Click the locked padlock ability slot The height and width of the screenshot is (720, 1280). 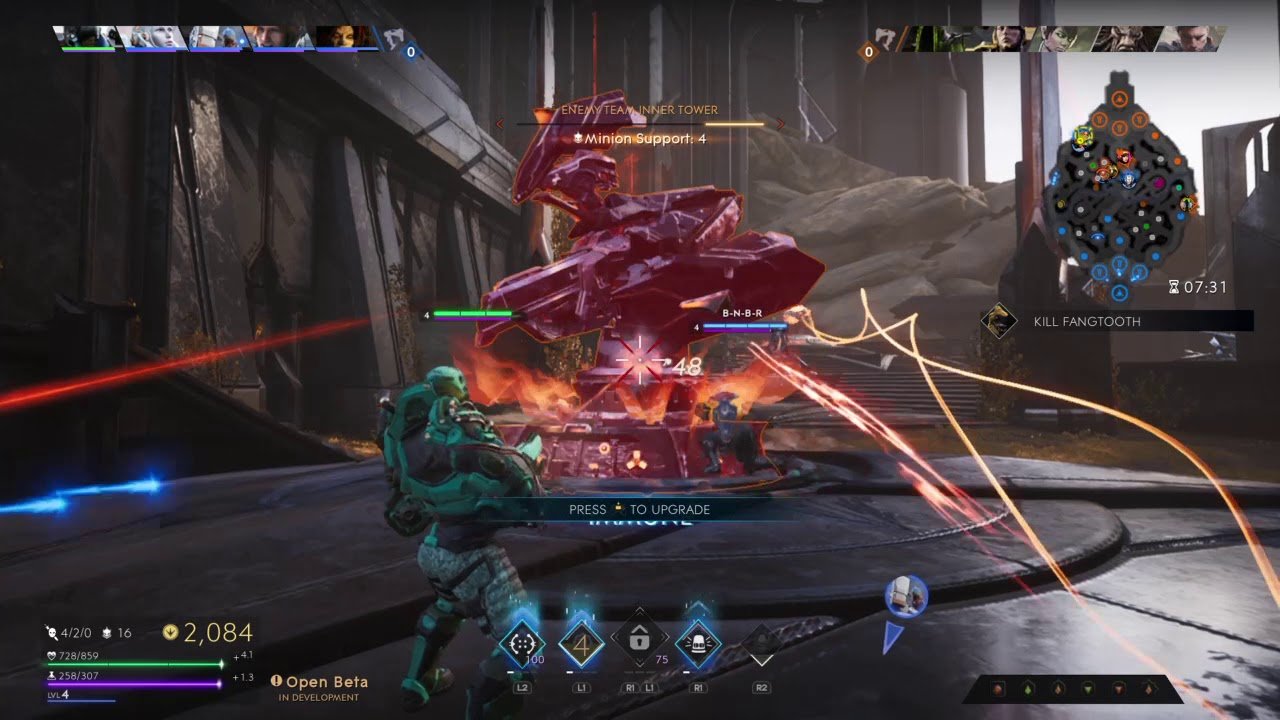[x=639, y=642]
